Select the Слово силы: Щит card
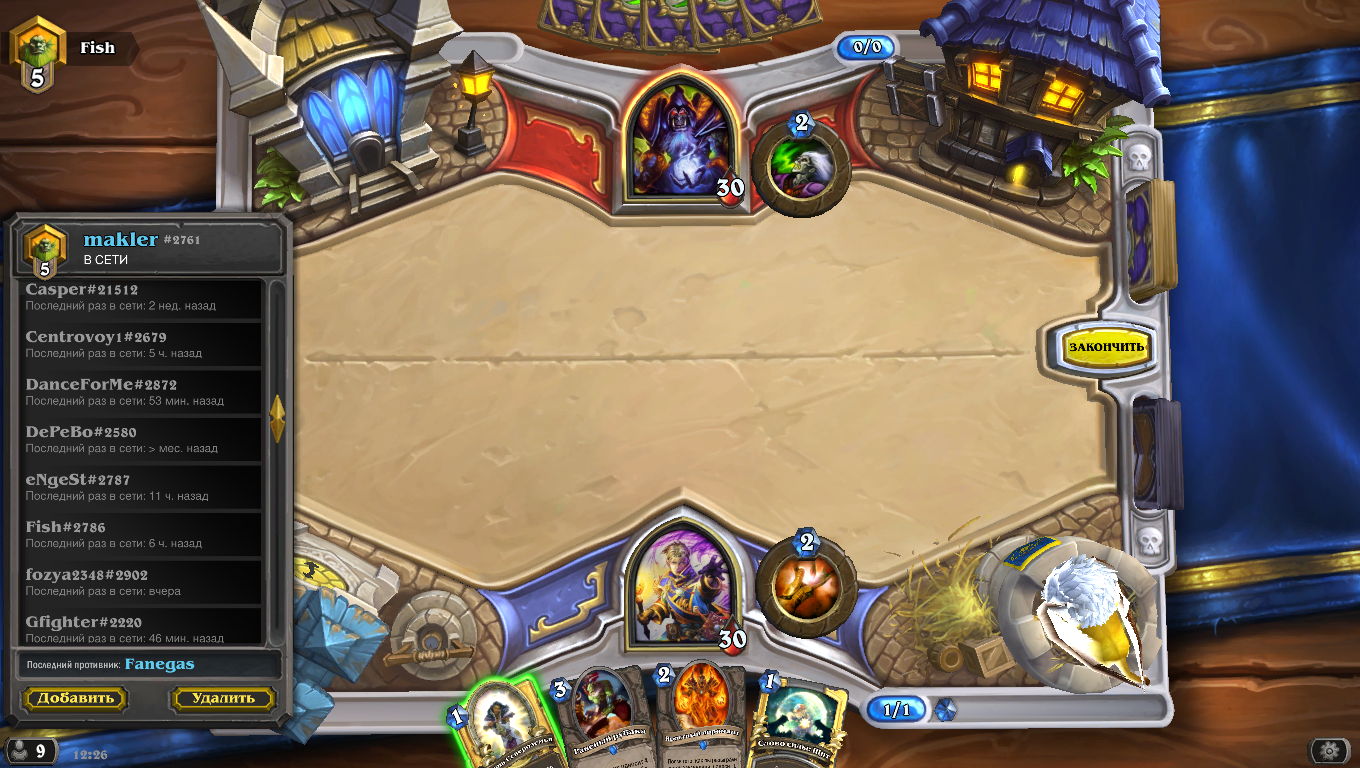 [x=800, y=718]
